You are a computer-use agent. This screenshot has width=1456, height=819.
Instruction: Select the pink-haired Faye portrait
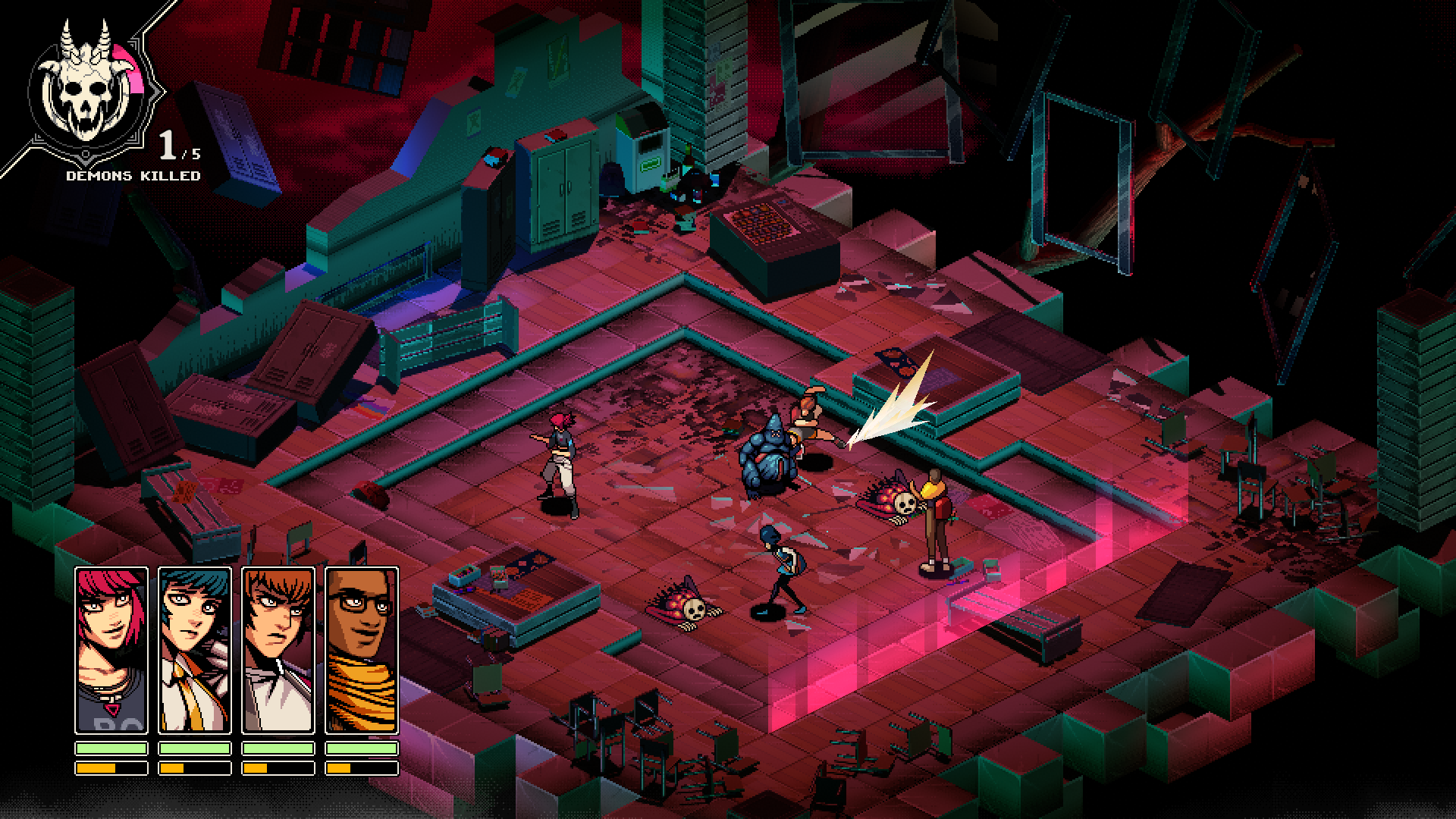(x=110, y=648)
